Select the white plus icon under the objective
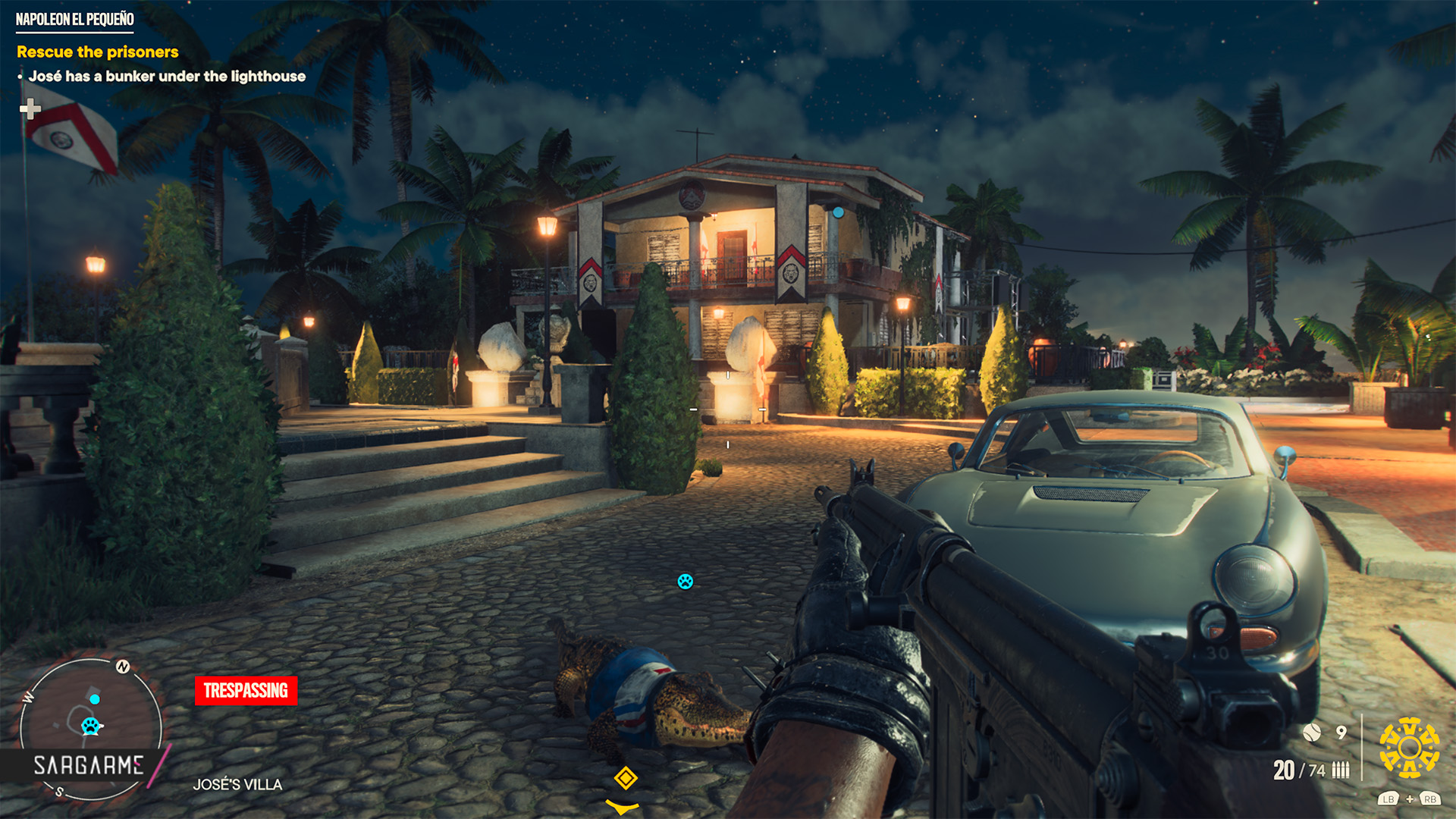This screenshot has height=819, width=1456. tap(30, 109)
